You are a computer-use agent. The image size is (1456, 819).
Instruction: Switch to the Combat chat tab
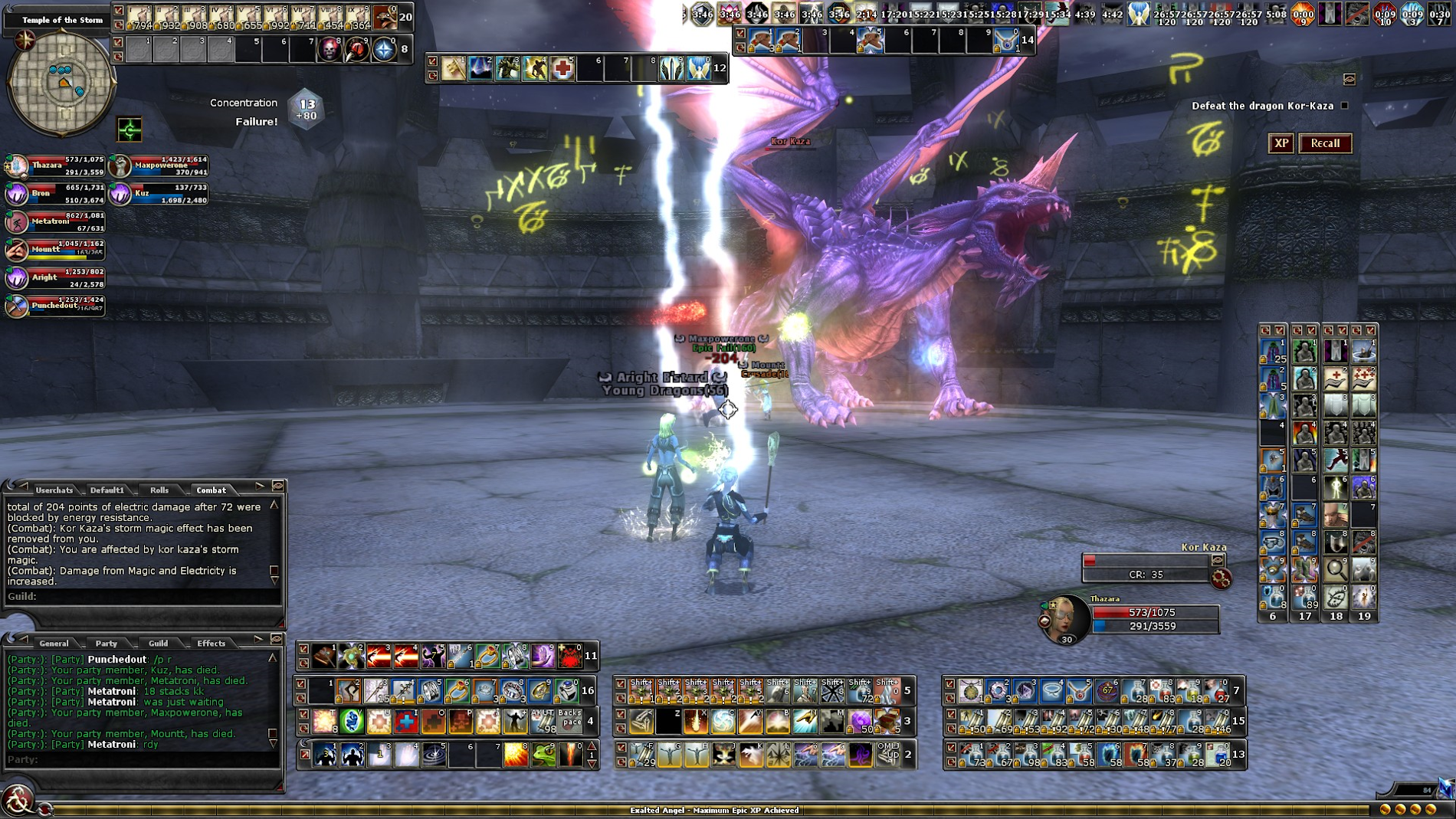(x=211, y=490)
